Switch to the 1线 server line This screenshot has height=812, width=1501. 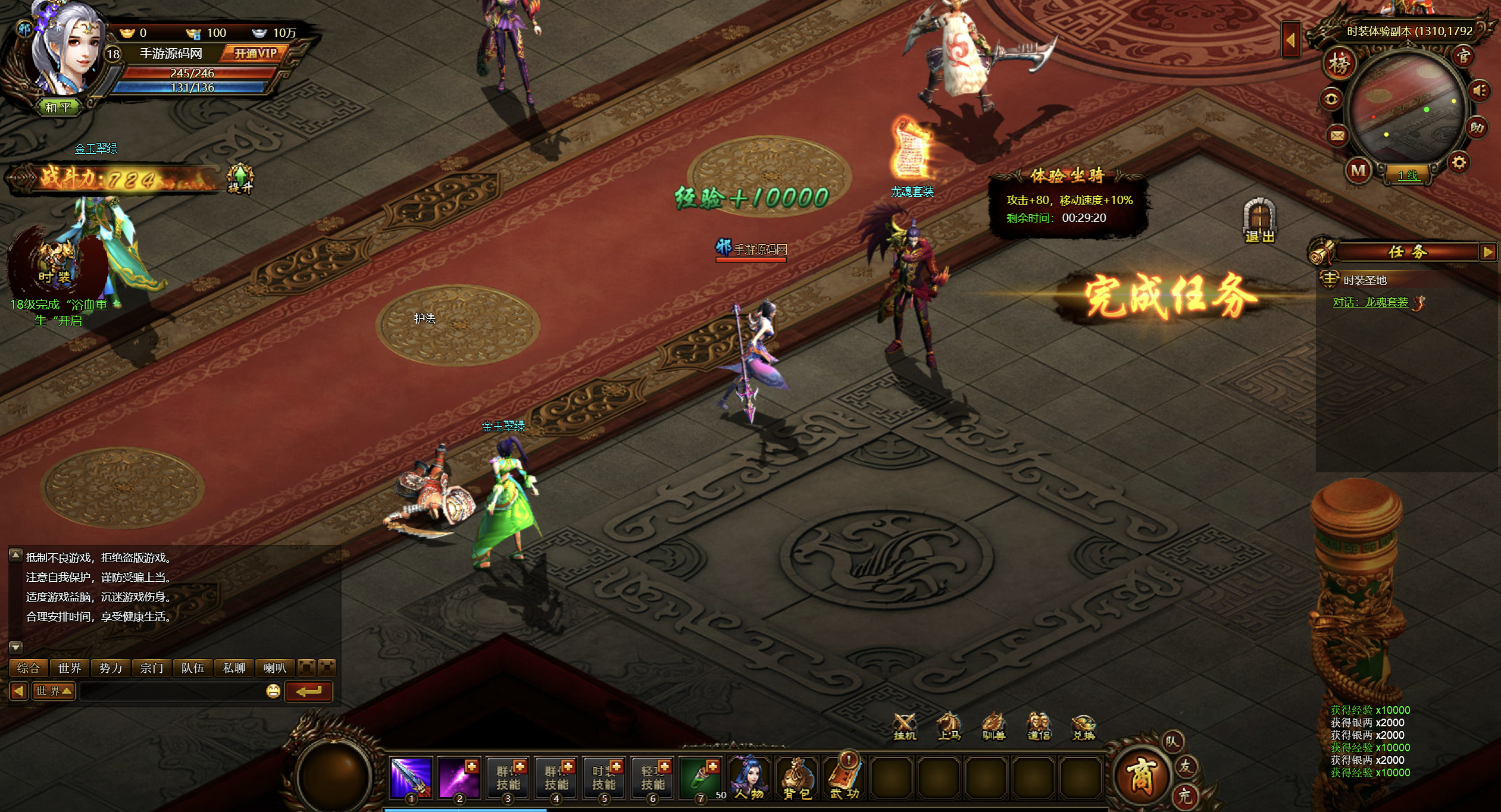point(1408,175)
